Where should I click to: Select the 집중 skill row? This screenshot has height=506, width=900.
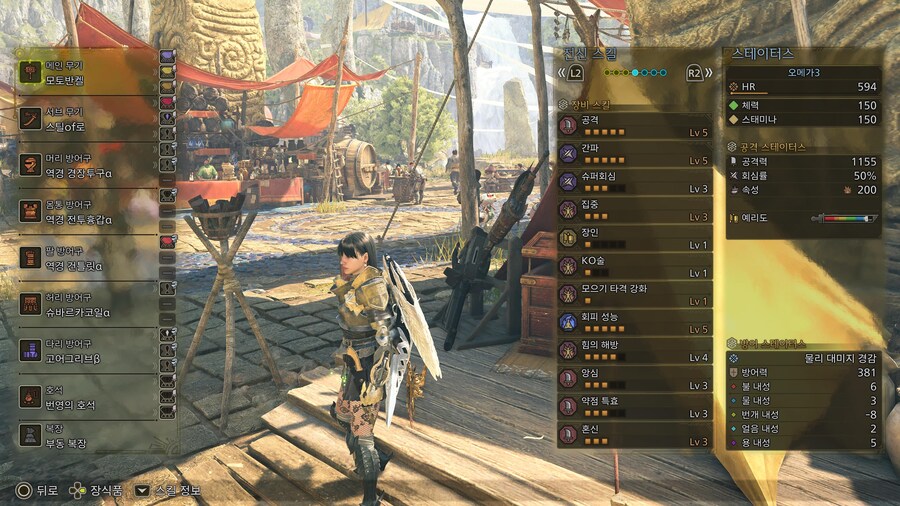[x=635, y=209]
